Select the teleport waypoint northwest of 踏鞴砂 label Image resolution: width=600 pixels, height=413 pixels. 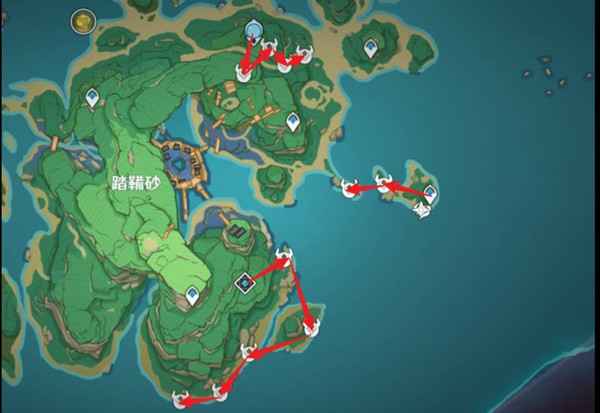click(x=93, y=98)
